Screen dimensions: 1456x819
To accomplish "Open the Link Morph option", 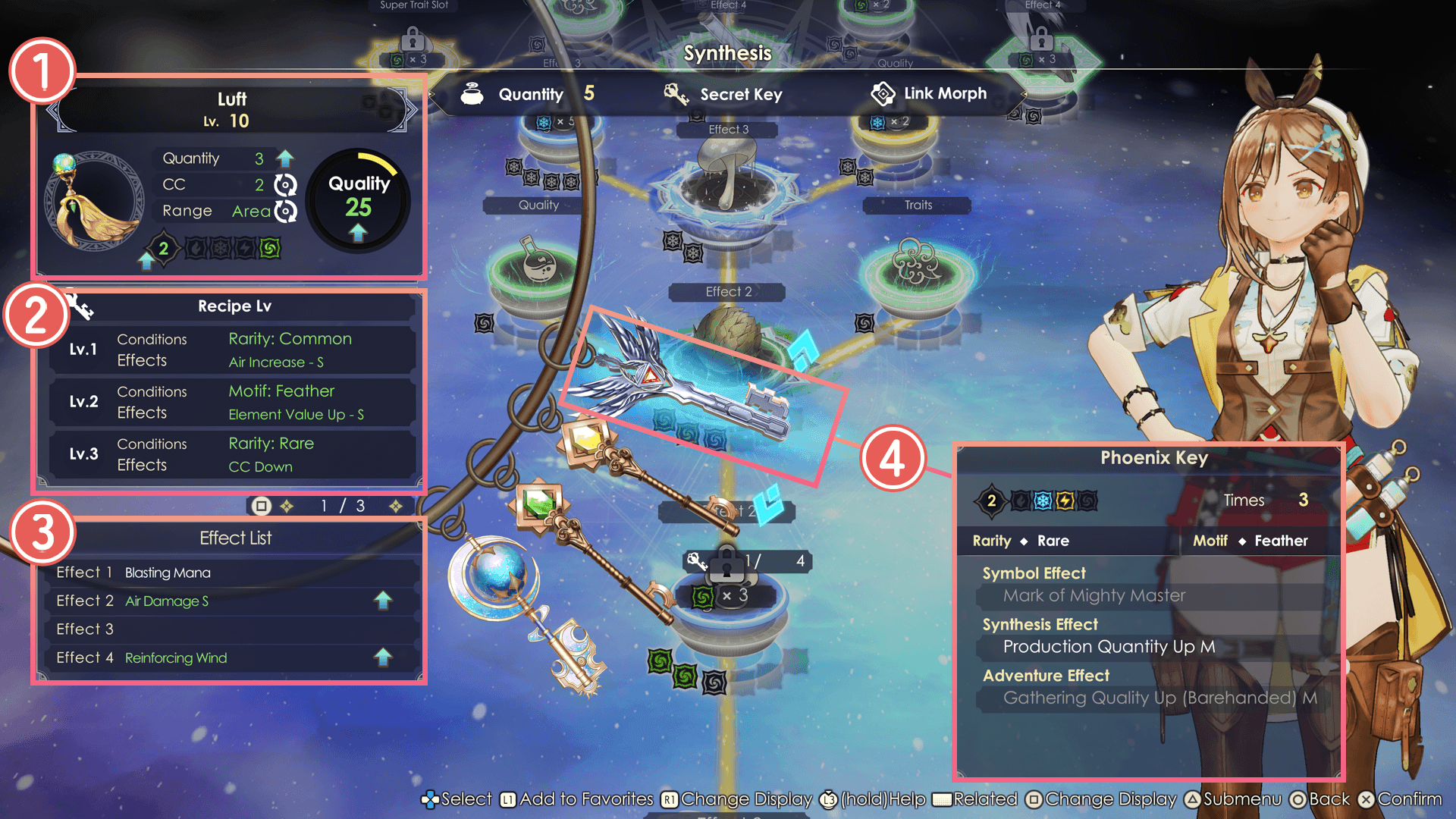I will (930, 94).
